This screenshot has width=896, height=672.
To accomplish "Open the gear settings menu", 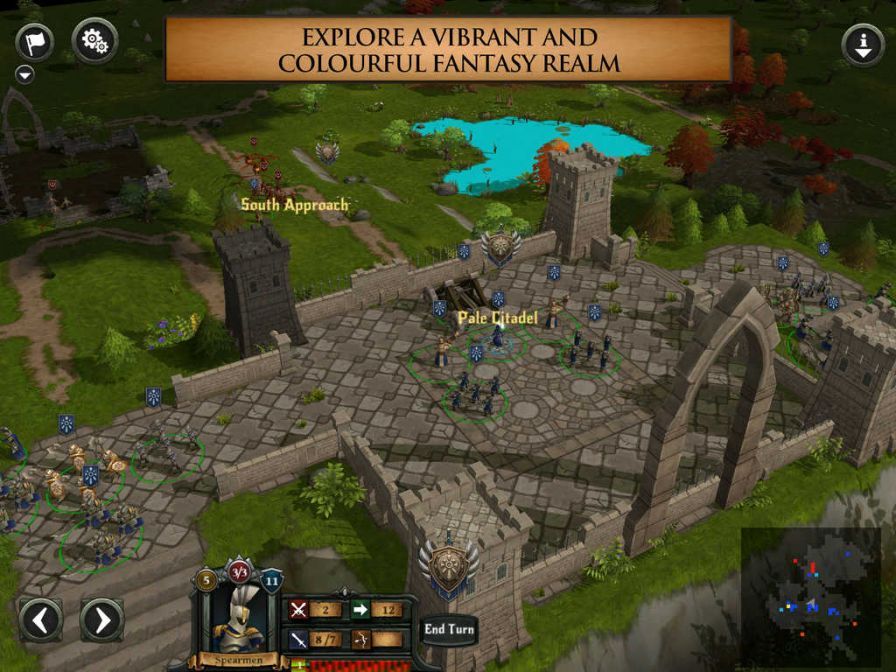I will point(95,41).
